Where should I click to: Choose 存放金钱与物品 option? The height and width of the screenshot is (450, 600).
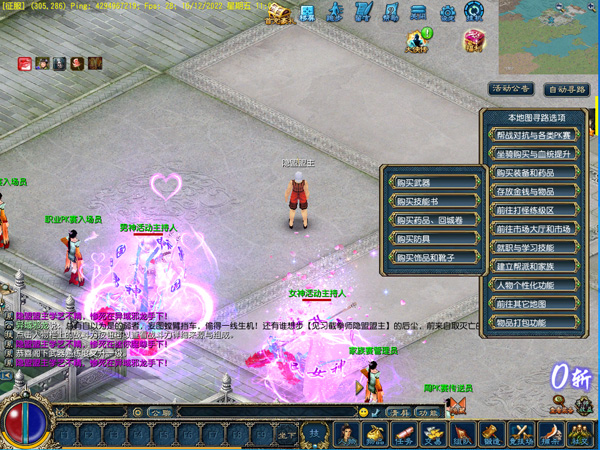535,192
